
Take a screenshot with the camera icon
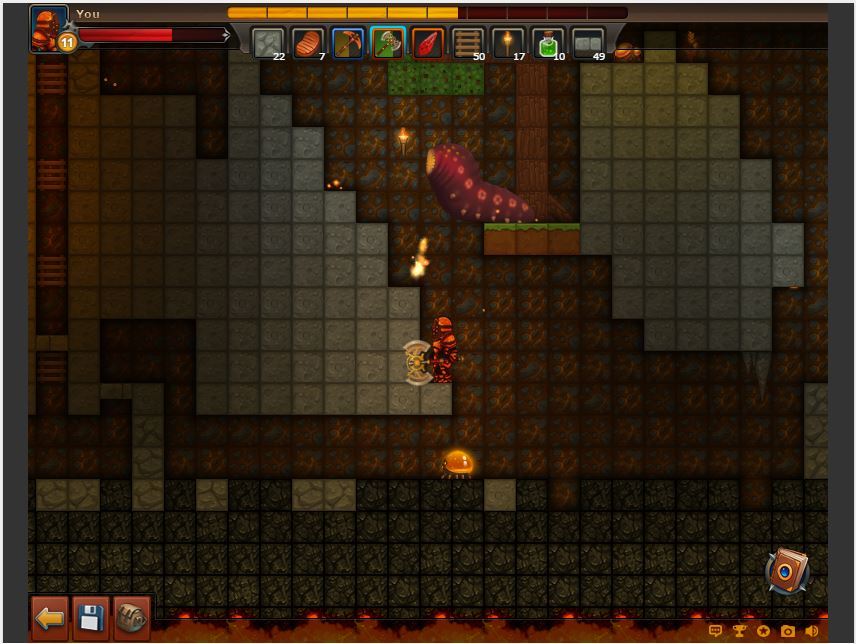click(788, 631)
